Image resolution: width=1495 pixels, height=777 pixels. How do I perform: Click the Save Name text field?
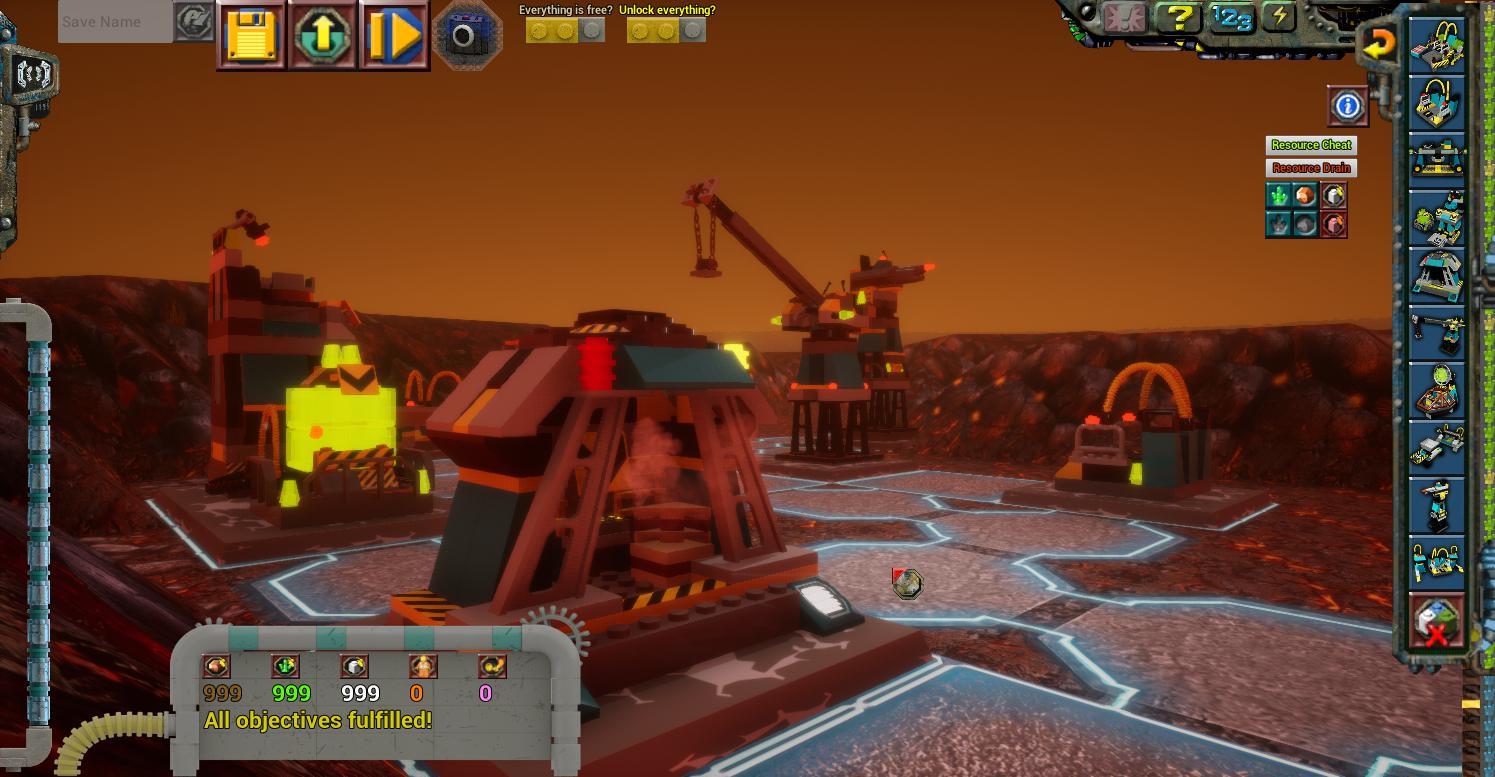pyautogui.click(x=115, y=22)
